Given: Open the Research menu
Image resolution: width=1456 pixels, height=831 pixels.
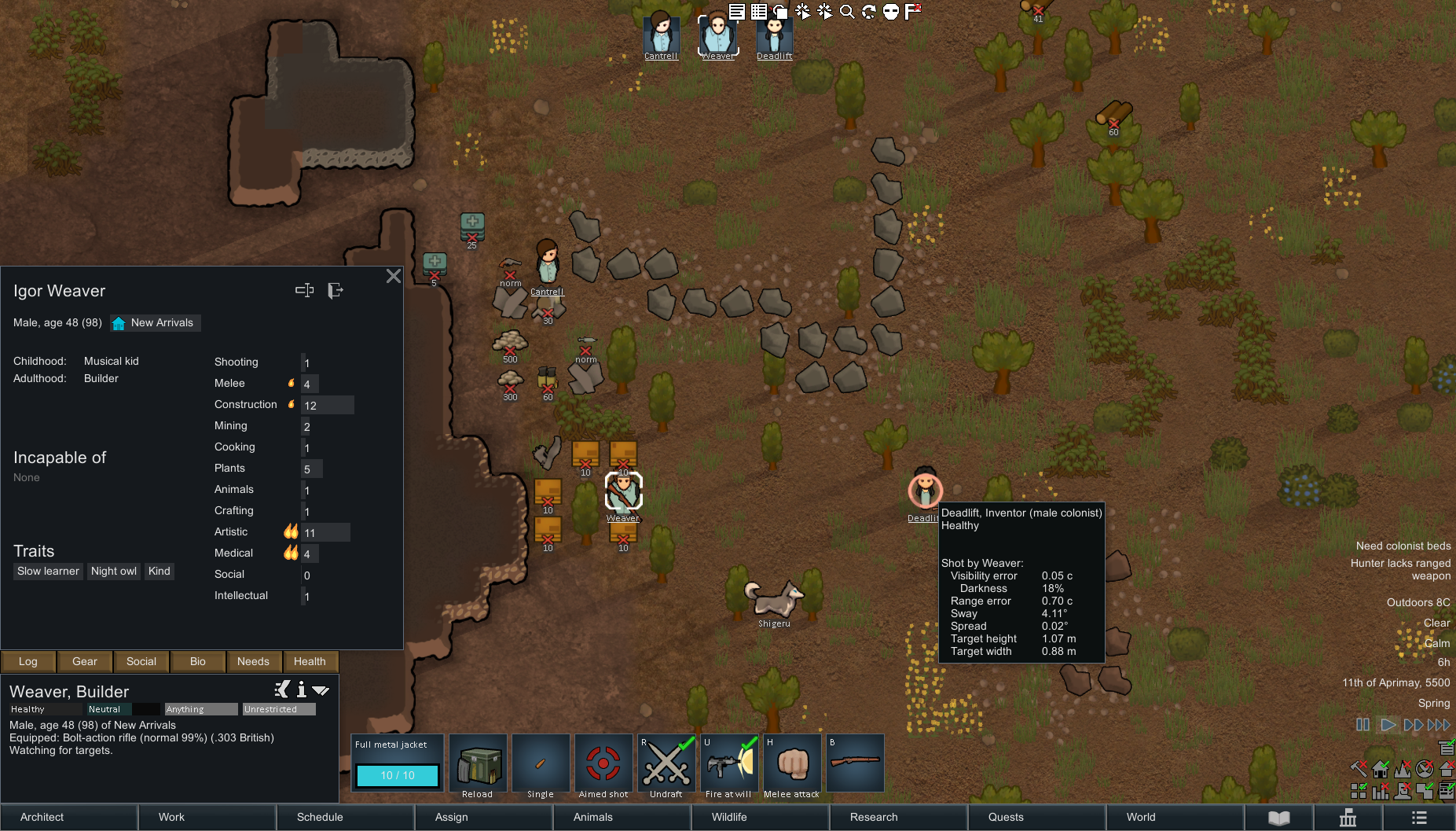Looking at the screenshot, I should [x=899, y=817].
